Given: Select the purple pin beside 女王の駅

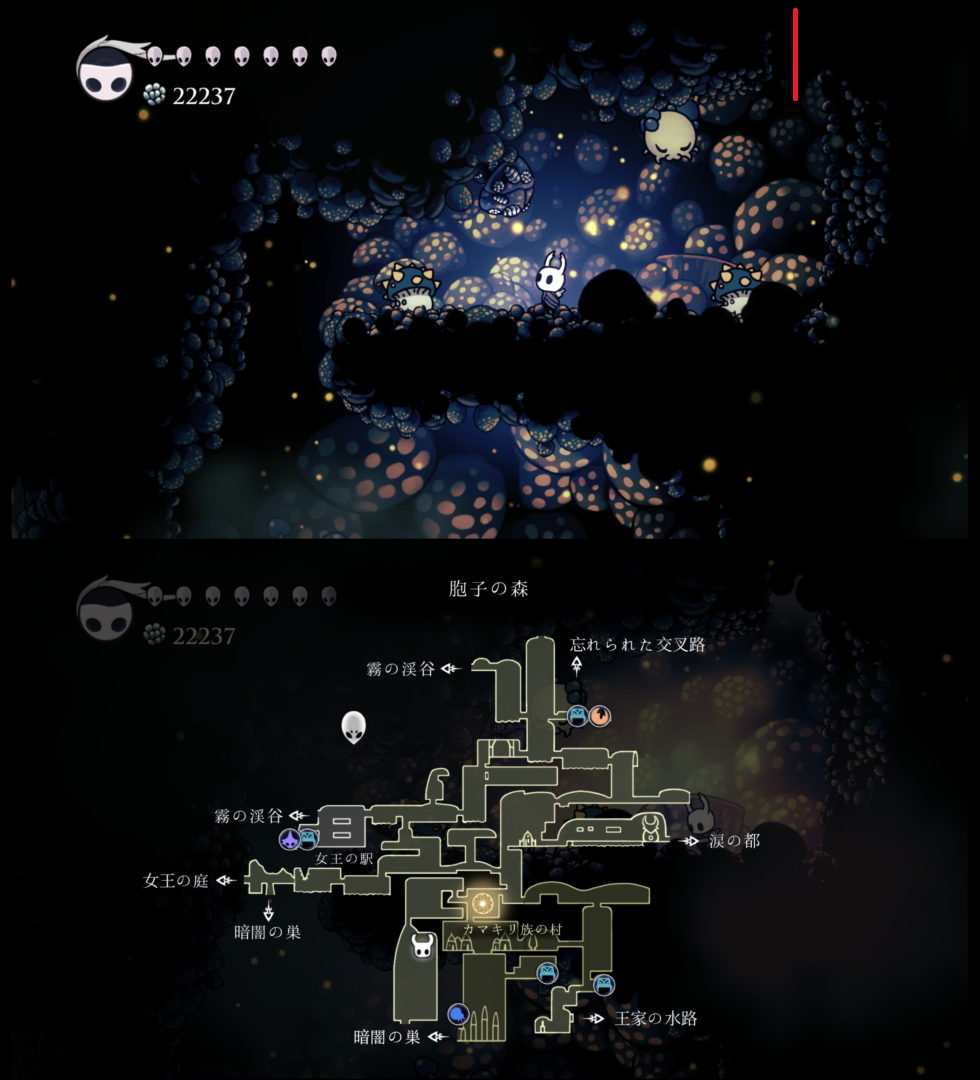Looking at the screenshot, I should coord(290,839).
